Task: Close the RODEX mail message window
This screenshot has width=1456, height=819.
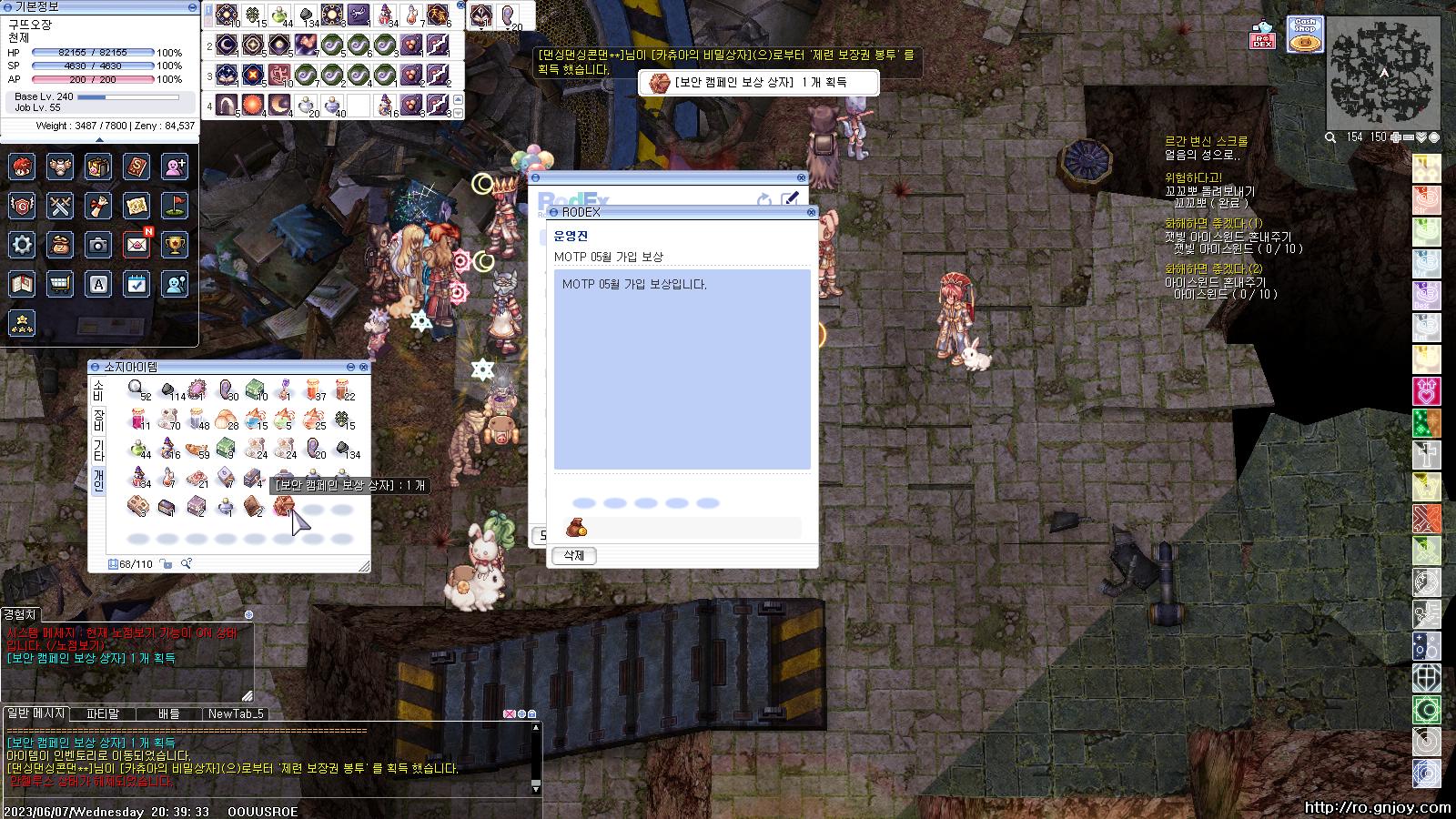Action: pos(809,212)
